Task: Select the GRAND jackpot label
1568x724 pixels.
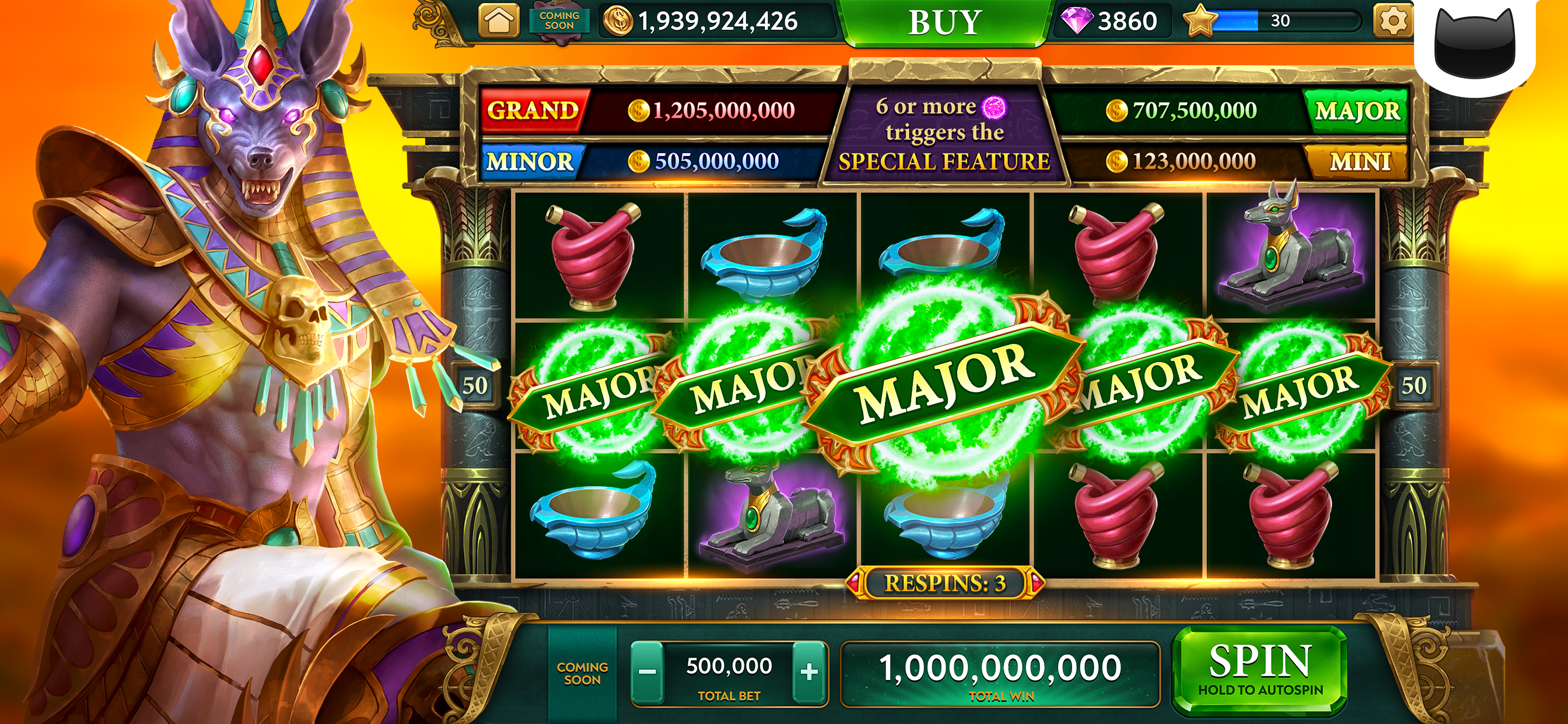Action: click(x=533, y=110)
